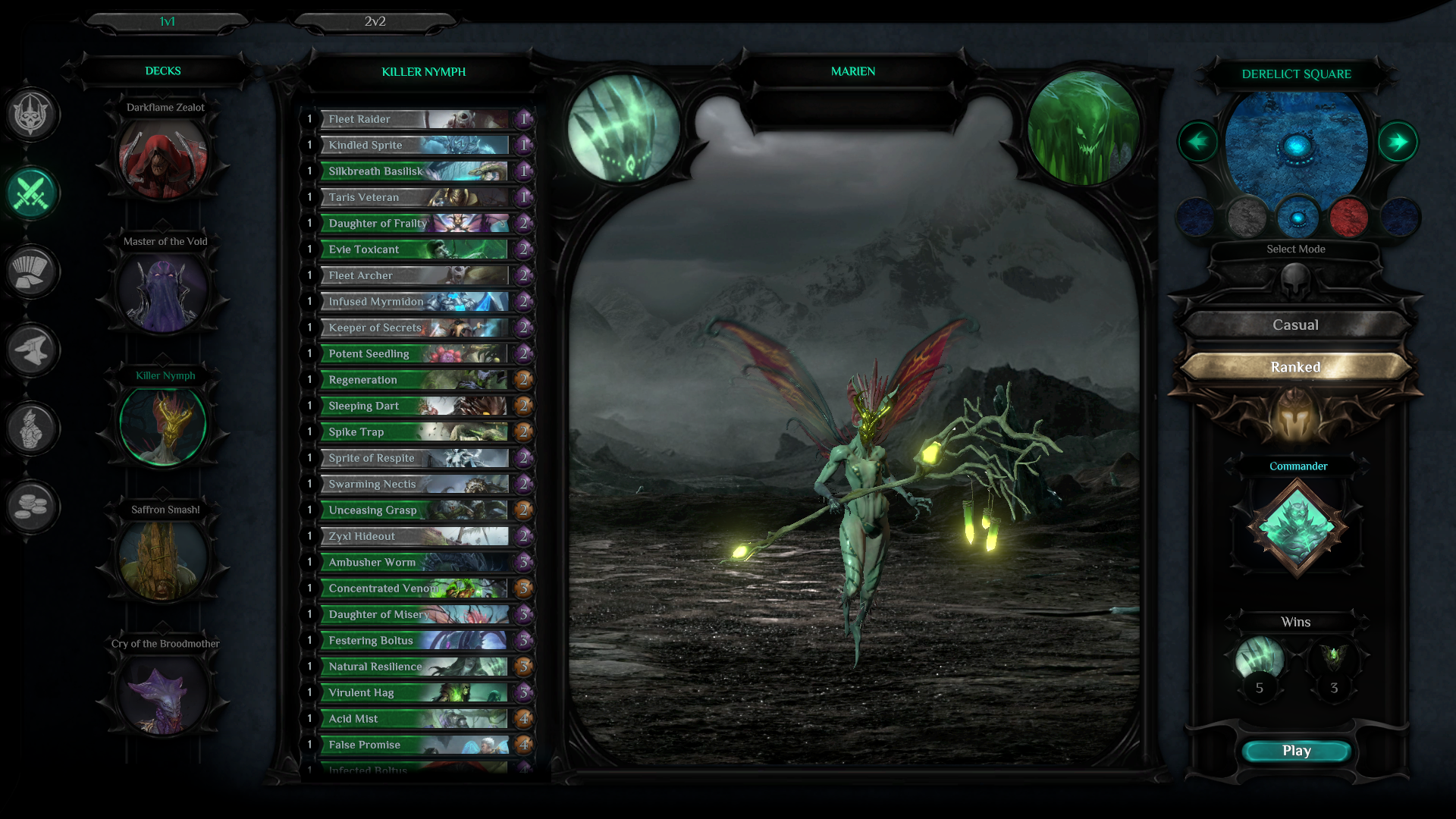Screen dimensions: 1456x819
Task: Select the 1v1 tab
Action: [x=167, y=22]
